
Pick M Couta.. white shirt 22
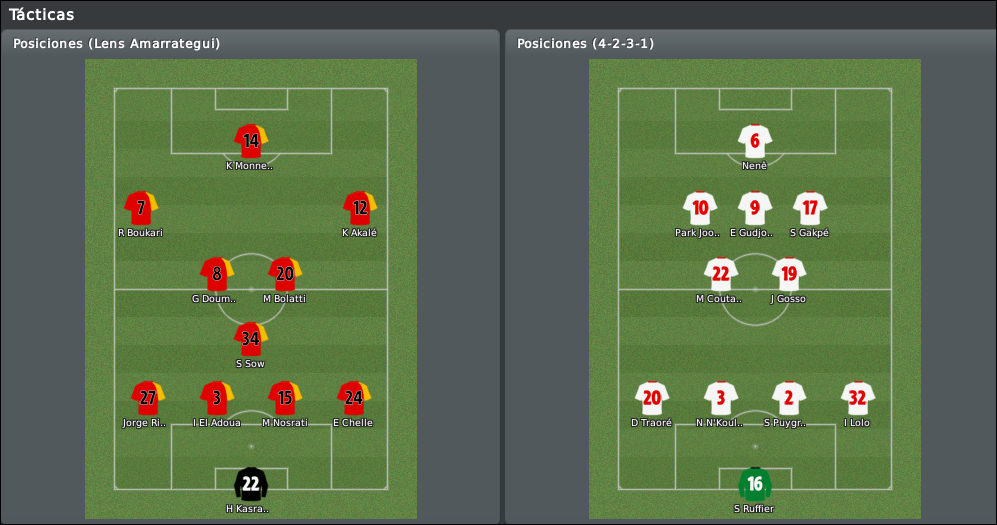[720, 274]
